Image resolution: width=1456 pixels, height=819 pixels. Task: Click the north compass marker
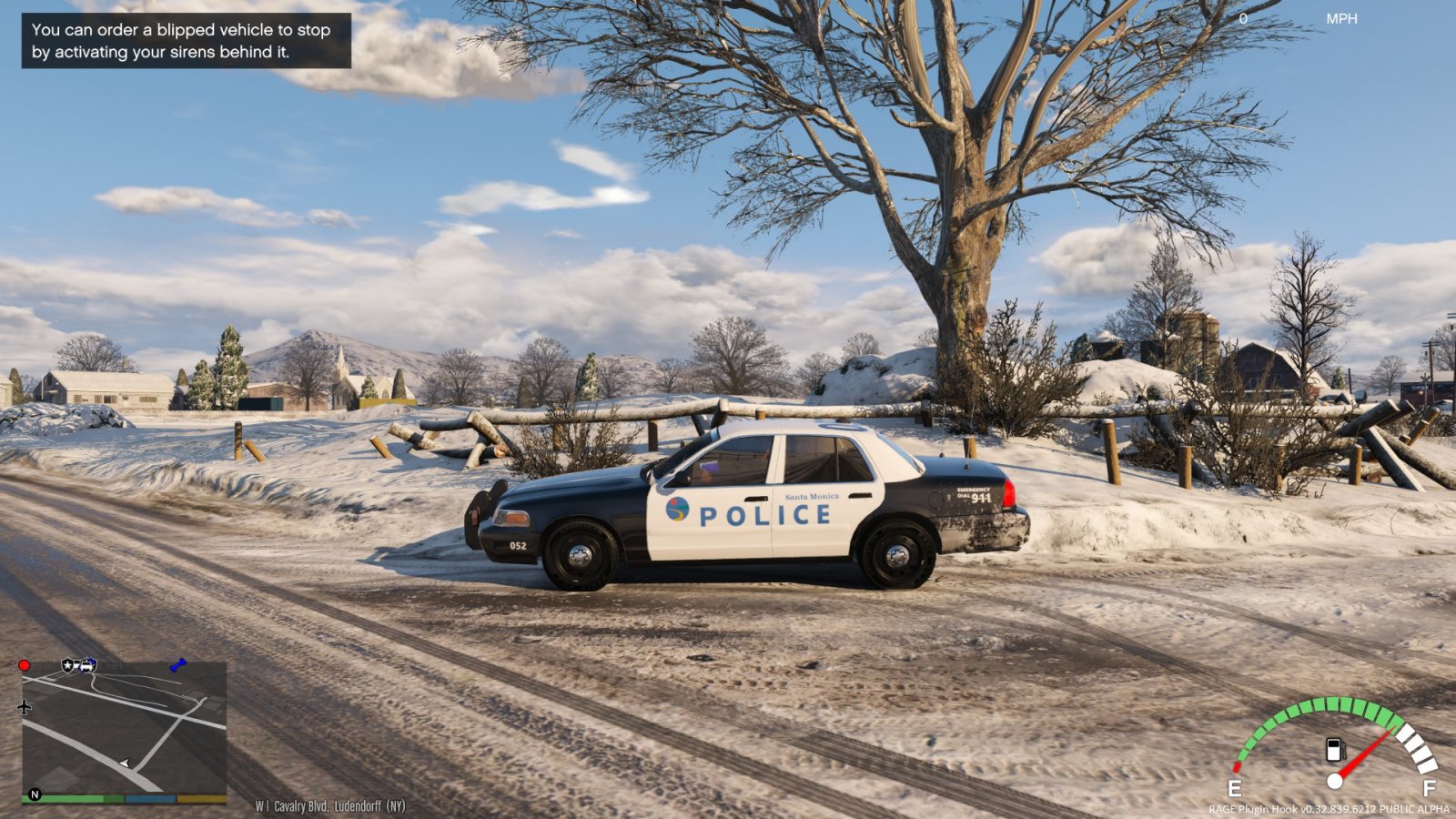tap(35, 794)
